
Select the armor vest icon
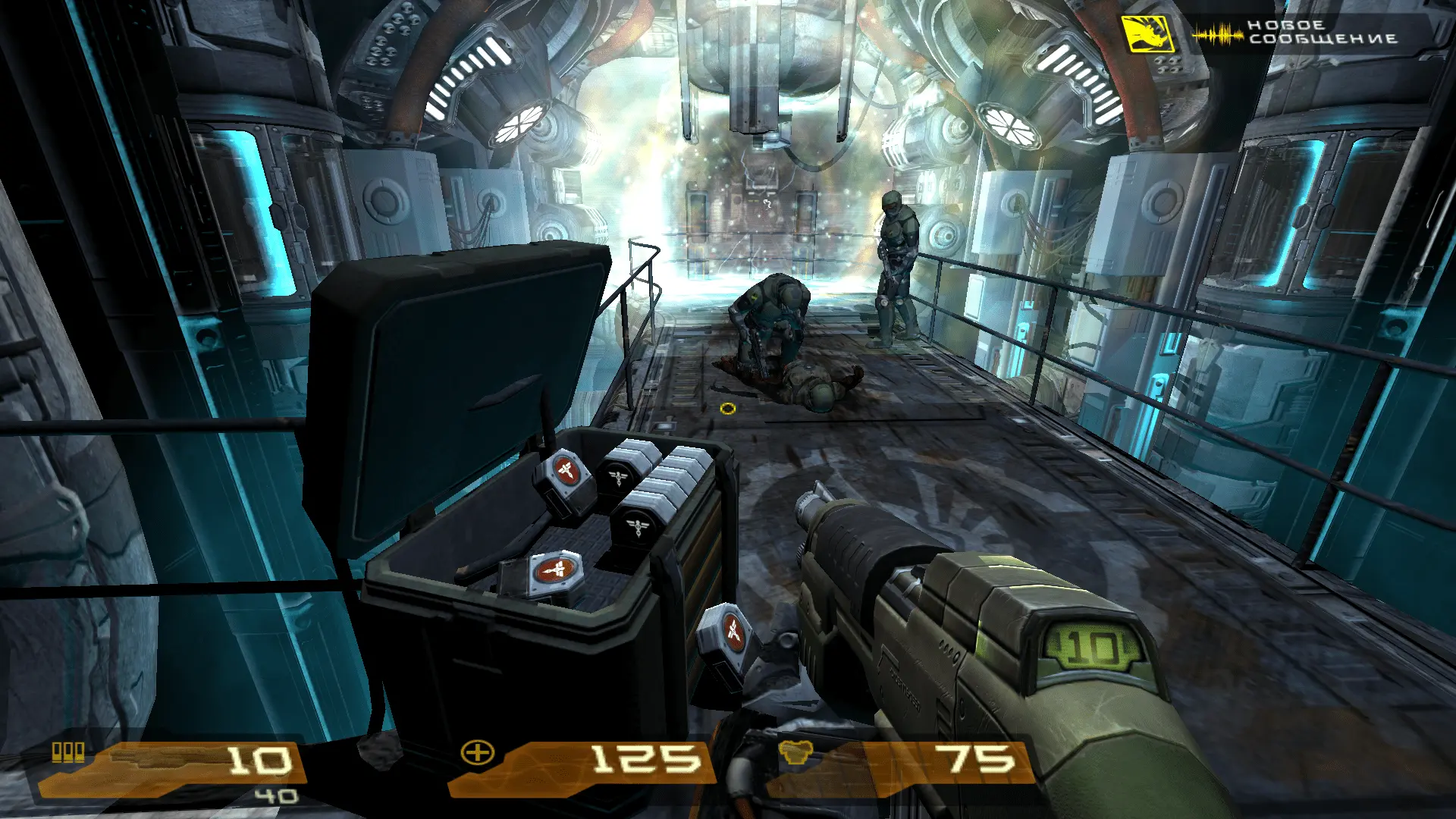[x=795, y=753]
